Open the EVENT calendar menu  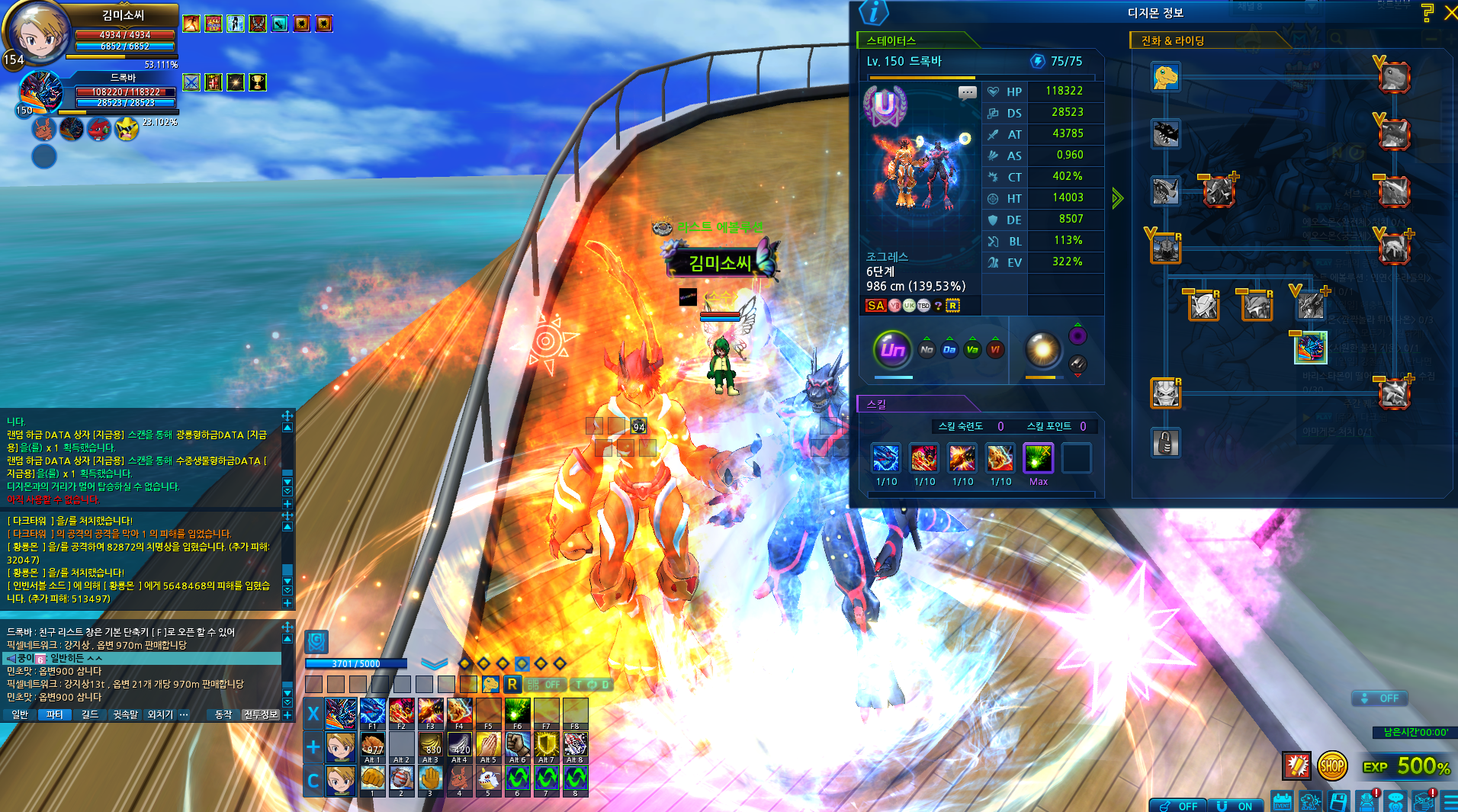[x=1282, y=801]
